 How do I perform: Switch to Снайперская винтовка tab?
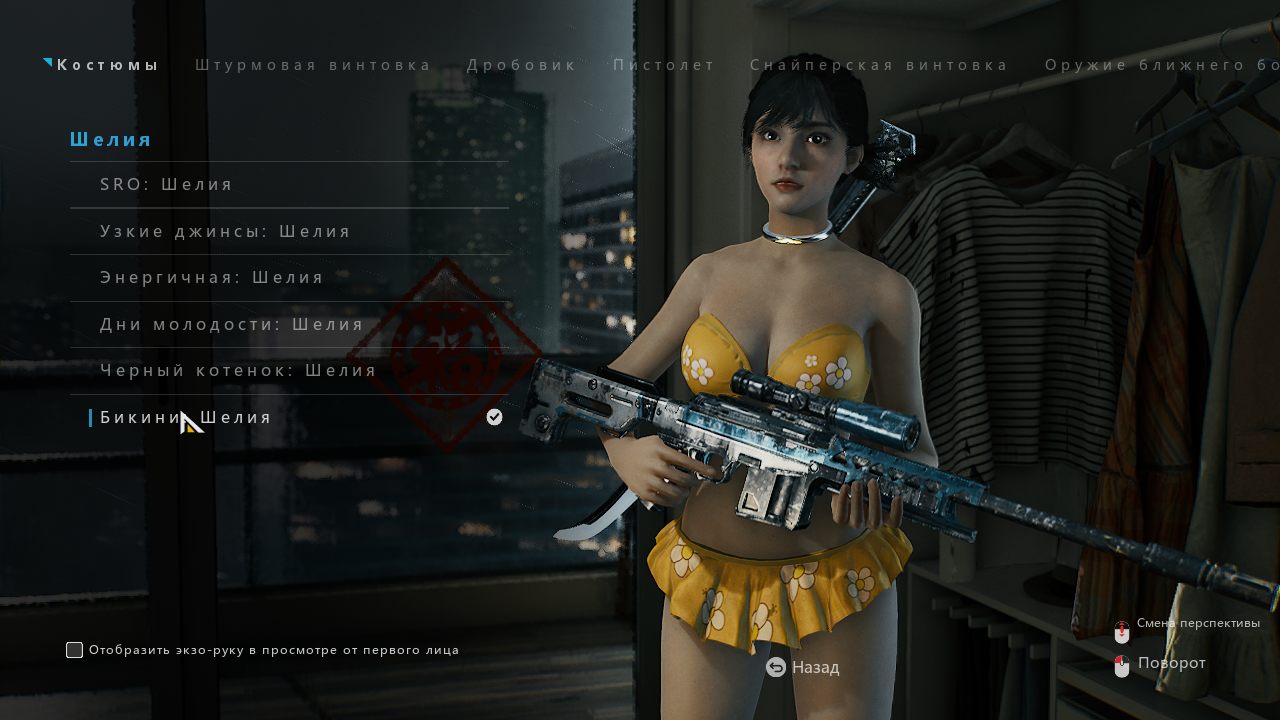(879, 65)
